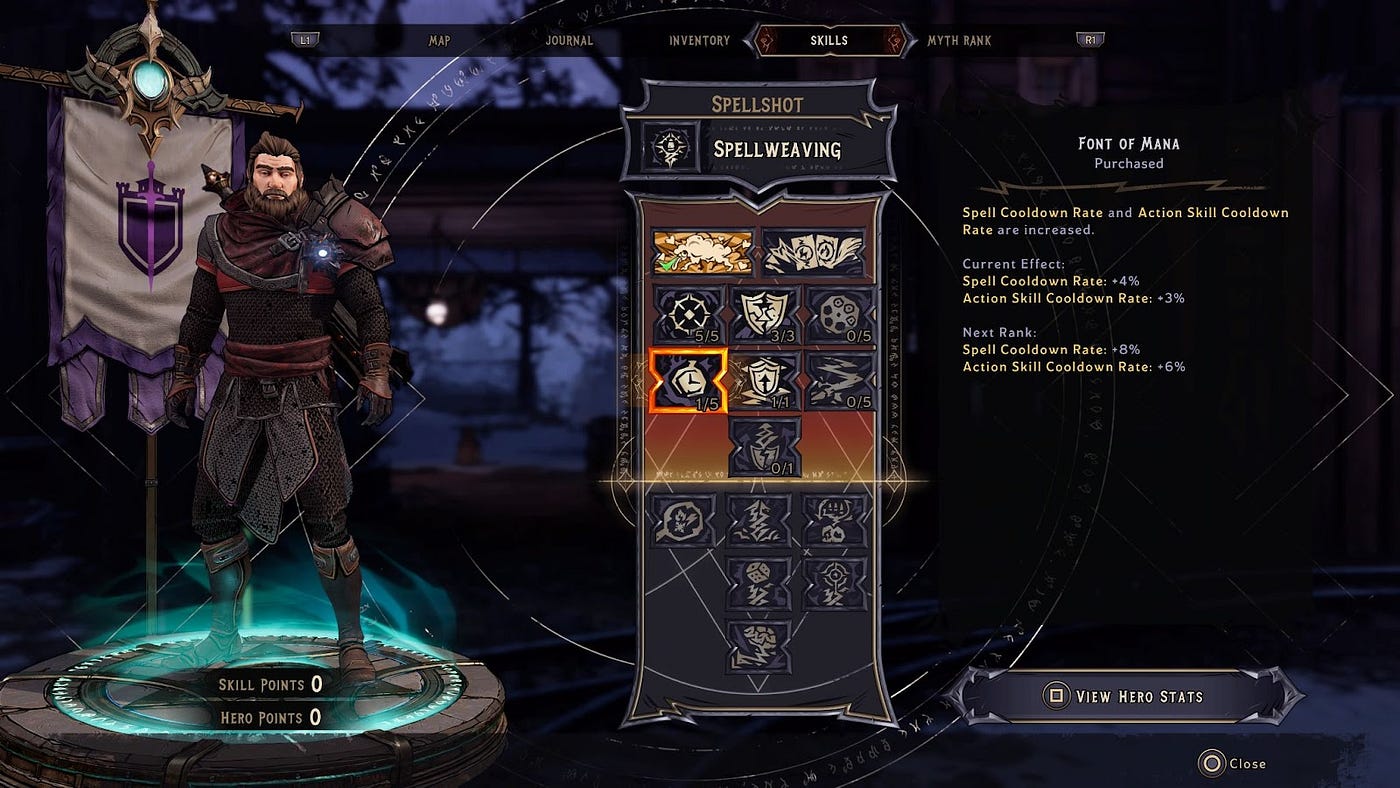Choose the locked circular swirl skill

688,520
